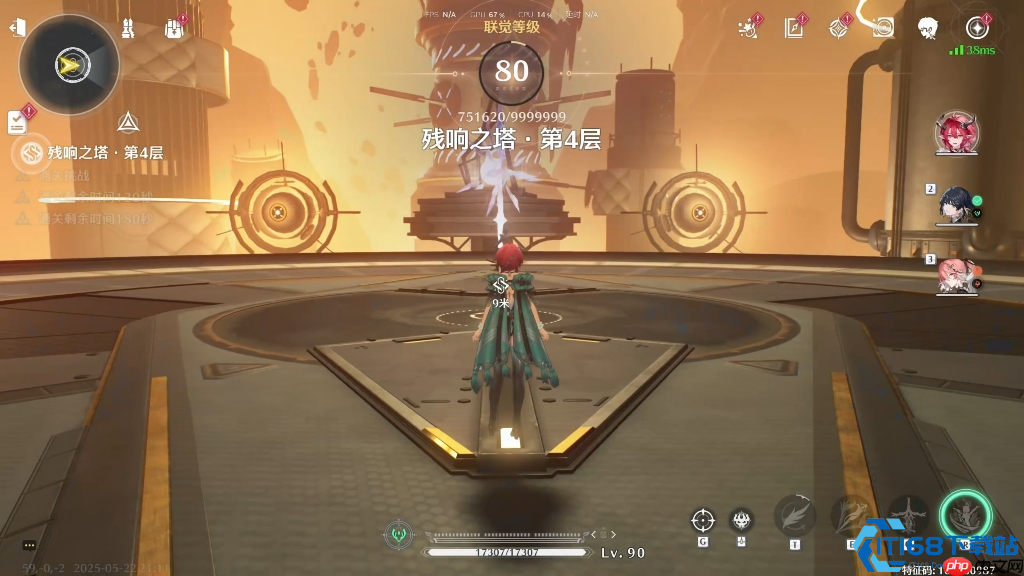Open the white-haired character profile icon
The height and width of the screenshot is (576, 1024).
[929, 28]
